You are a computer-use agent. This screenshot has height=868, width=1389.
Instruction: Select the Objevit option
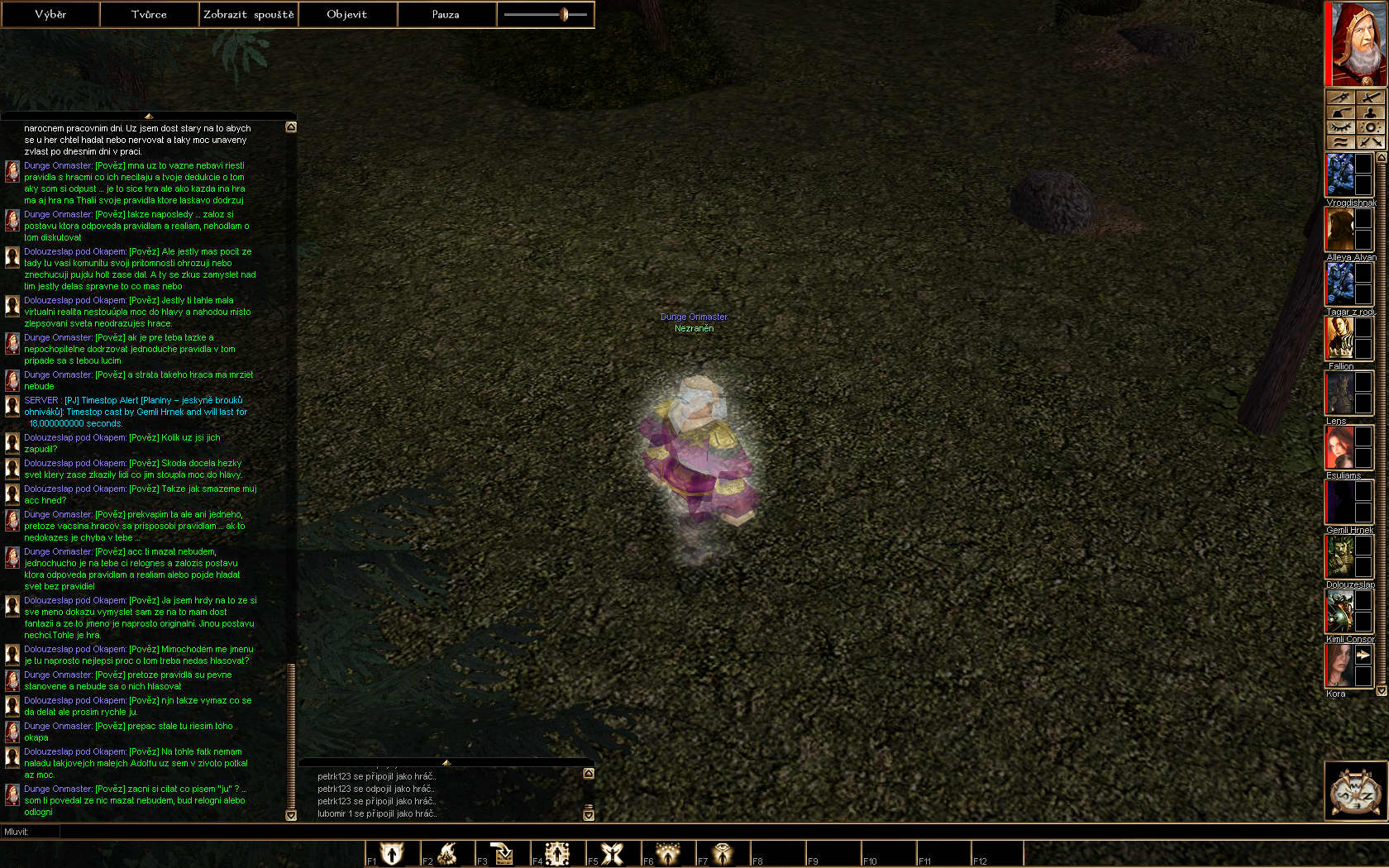click(x=347, y=14)
